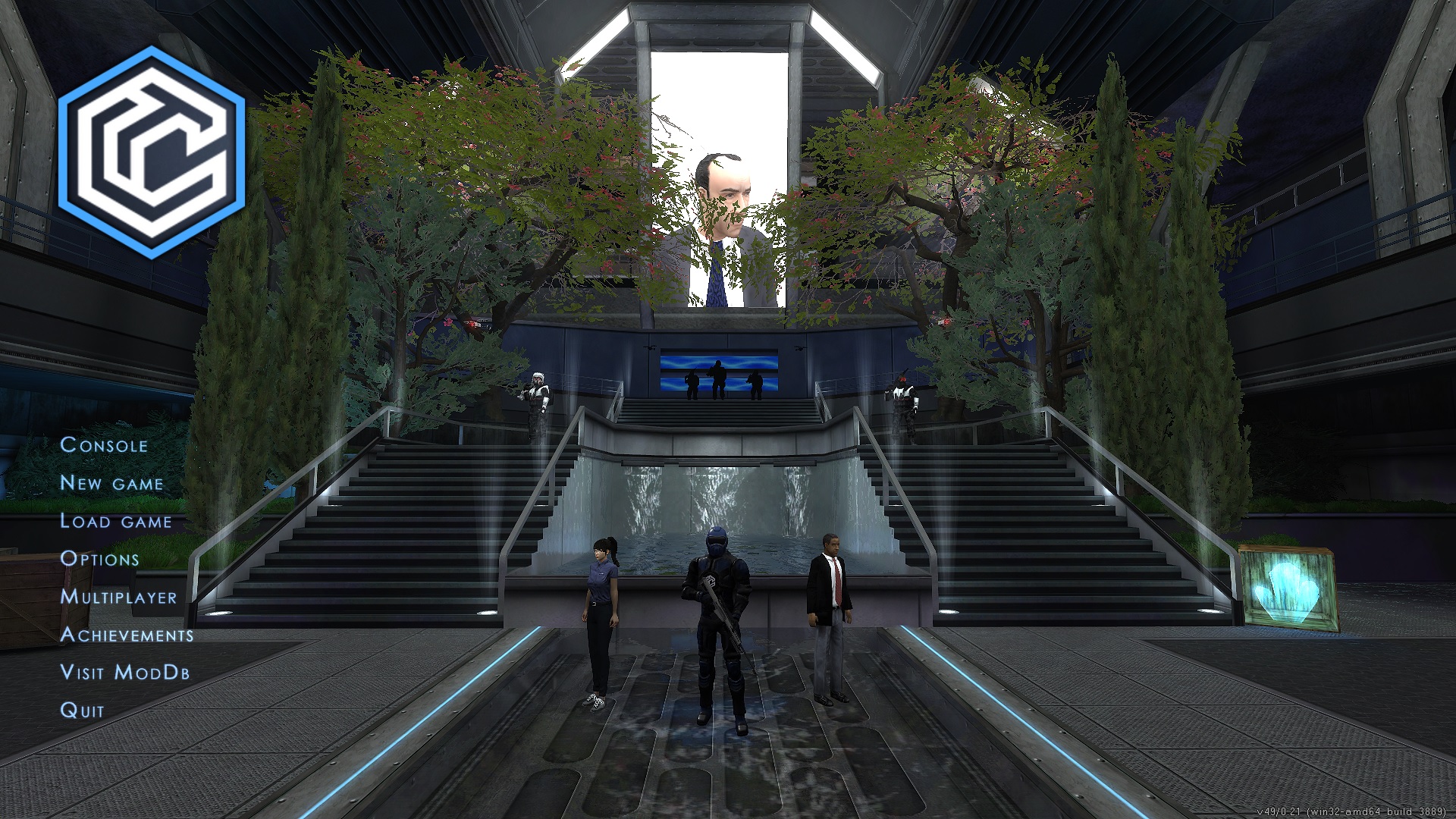View the Achievements list
The height and width of the screenshot is (819, 1456).
(x=129, y=637)
